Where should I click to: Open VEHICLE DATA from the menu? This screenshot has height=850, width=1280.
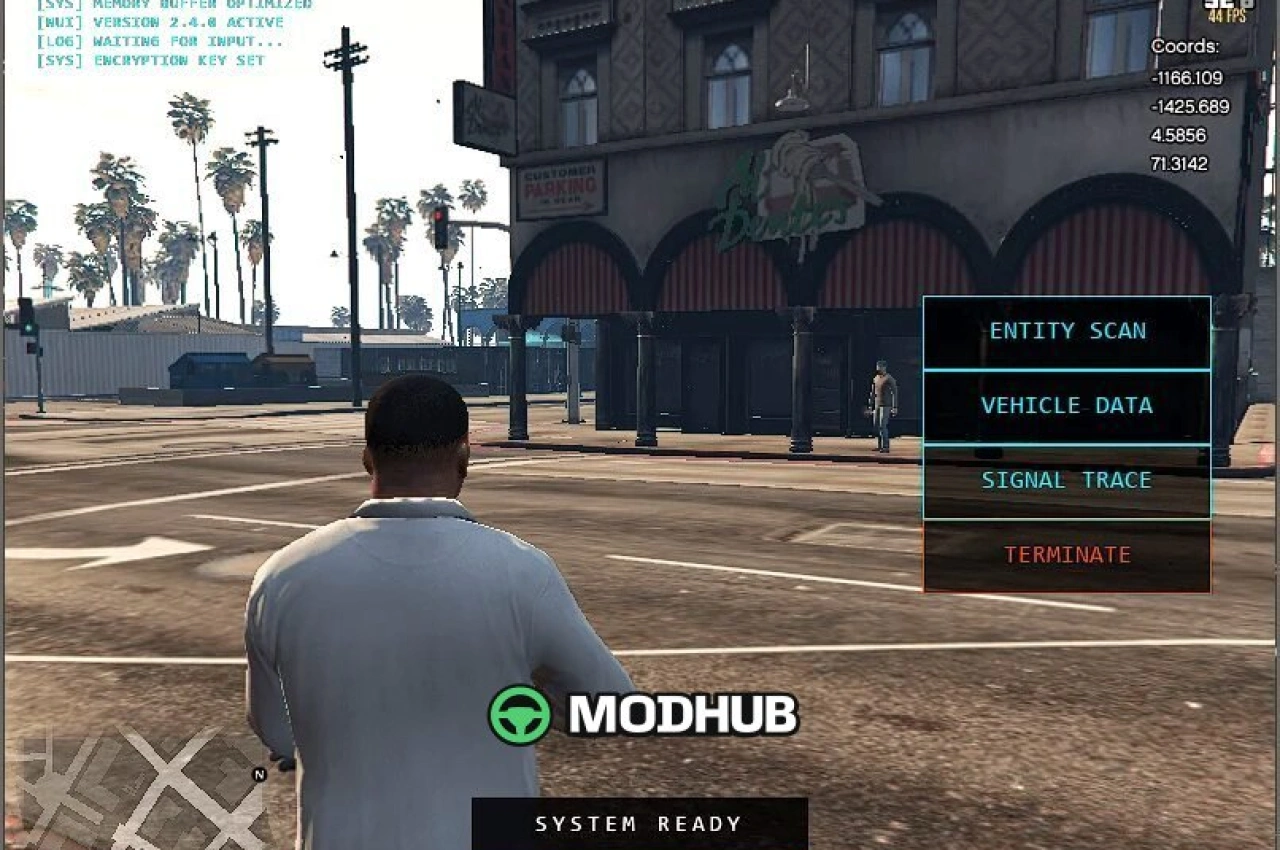1066,405
